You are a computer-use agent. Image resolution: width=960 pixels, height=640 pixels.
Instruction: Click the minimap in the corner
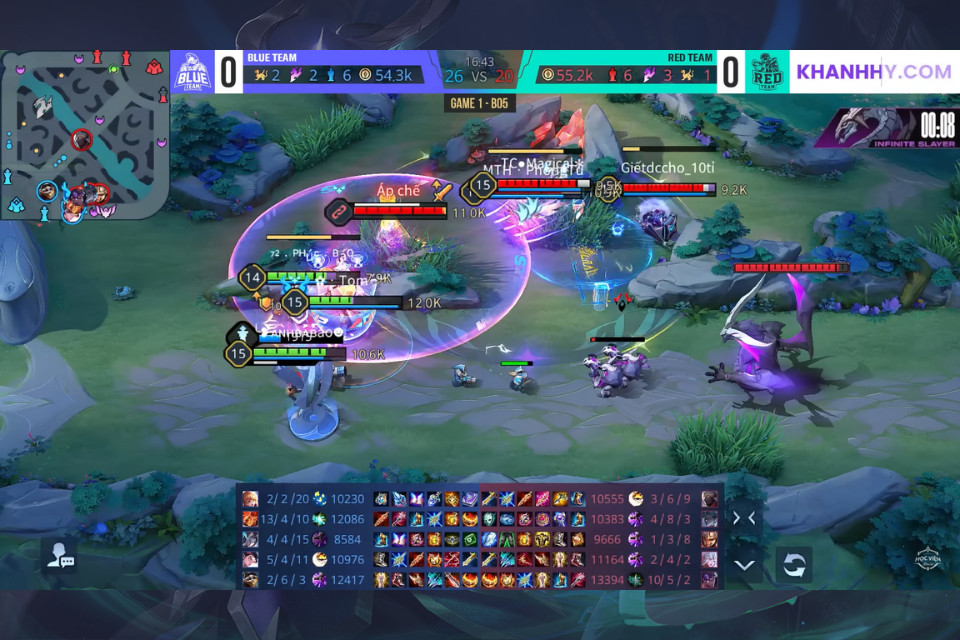coord(87,133)
